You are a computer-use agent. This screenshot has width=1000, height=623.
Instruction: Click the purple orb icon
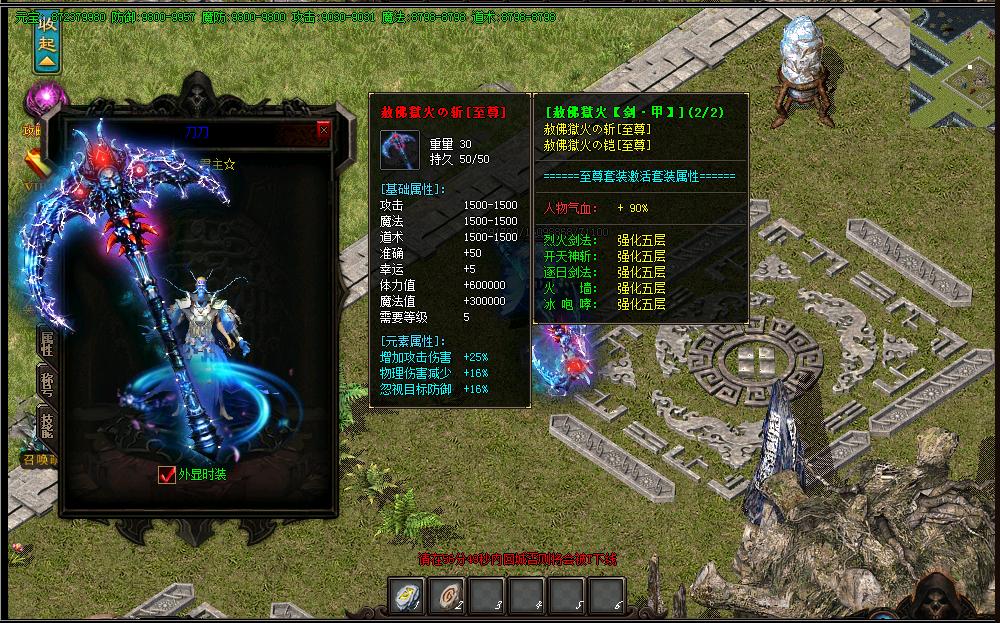tap(44, 101)
